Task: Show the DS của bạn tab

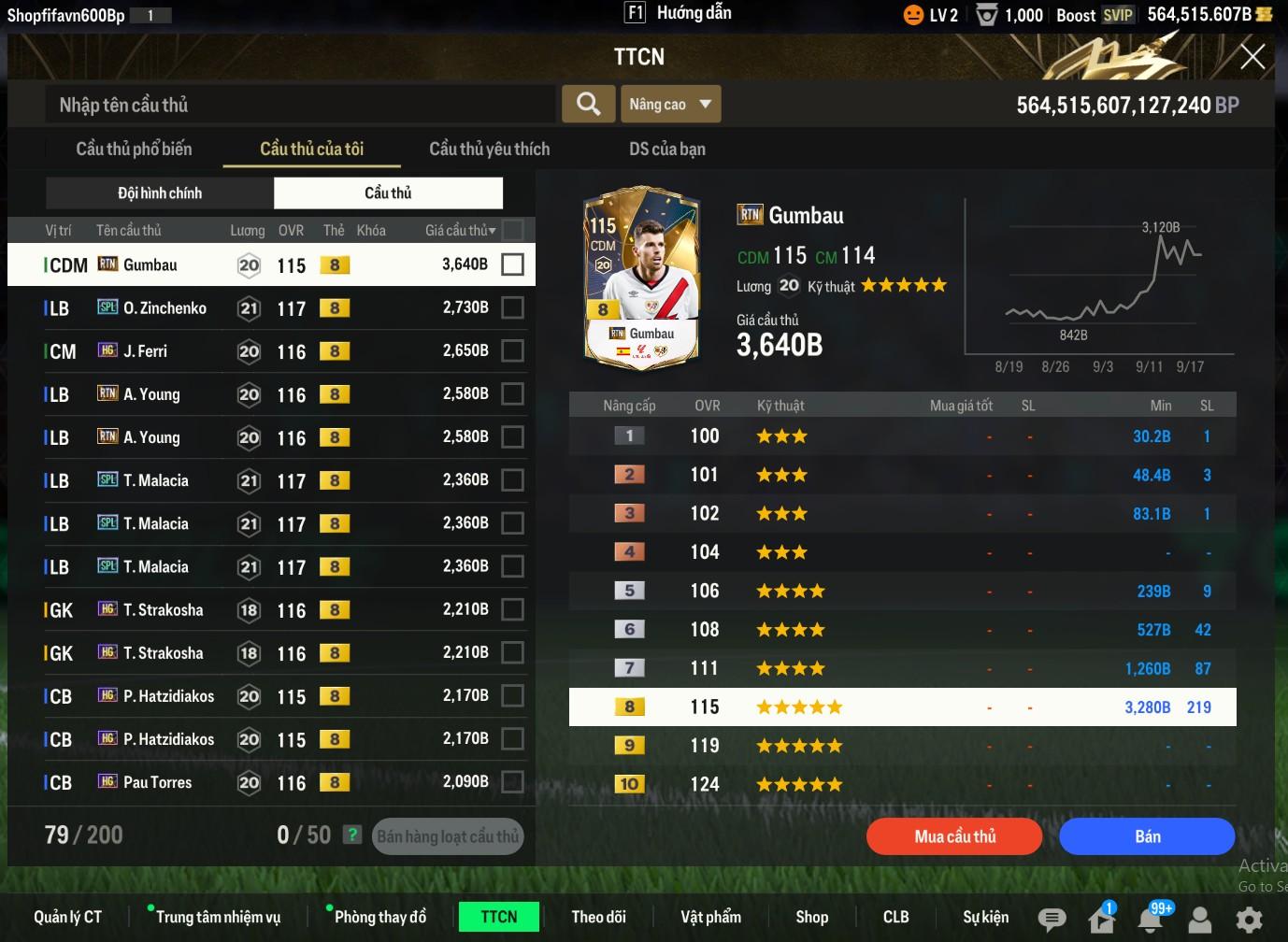Action: click(x=666, y=149)
